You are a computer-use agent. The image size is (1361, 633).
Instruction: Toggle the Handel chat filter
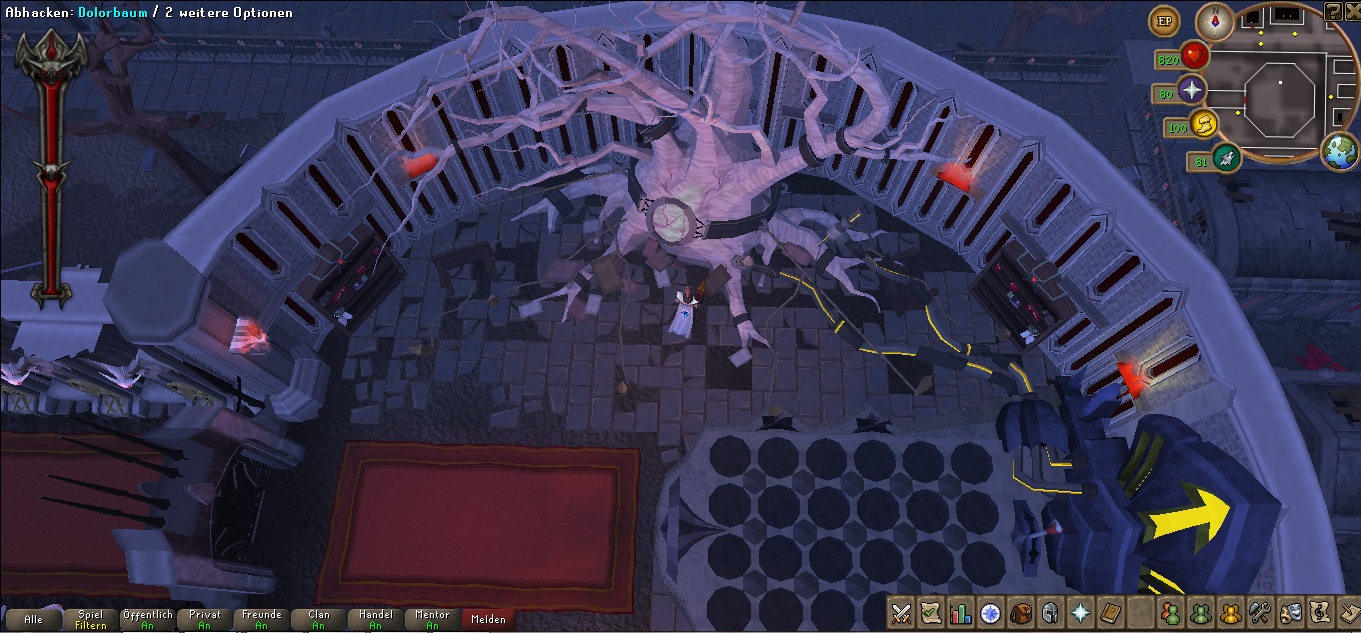375,619
